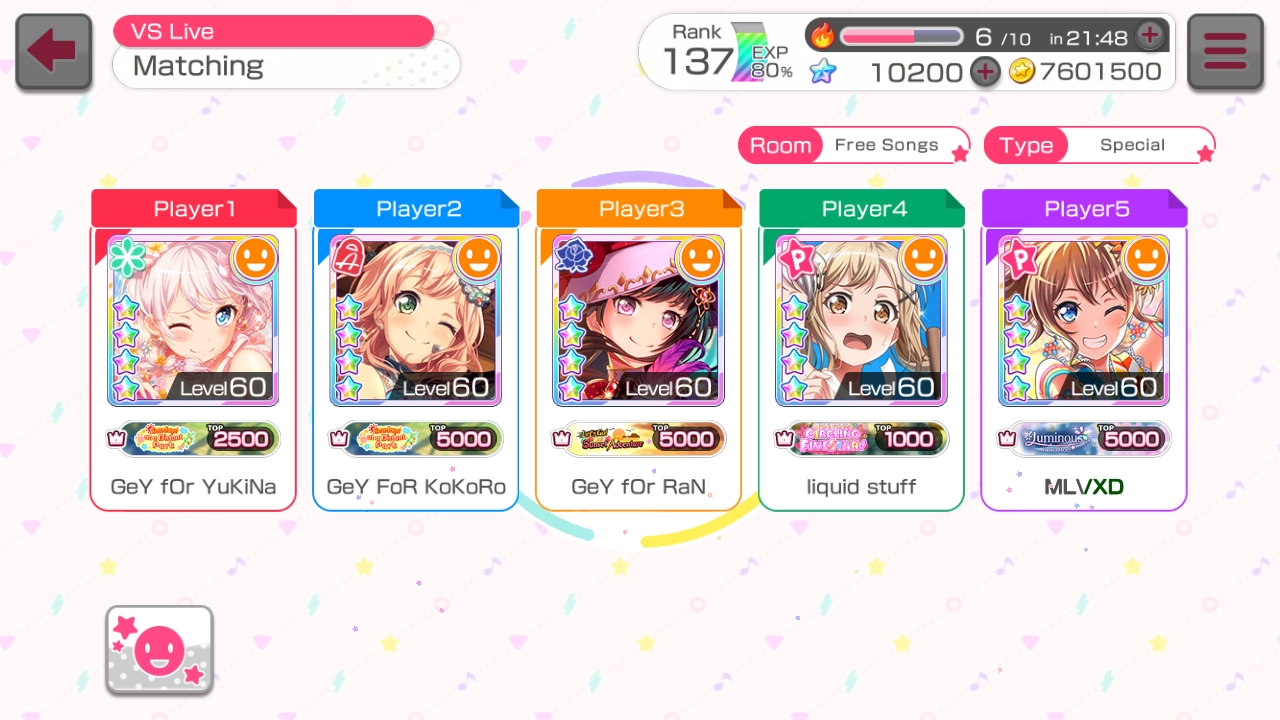Select Player4 card liquid stuff
1280x720 pixels.
pos(862,350)
